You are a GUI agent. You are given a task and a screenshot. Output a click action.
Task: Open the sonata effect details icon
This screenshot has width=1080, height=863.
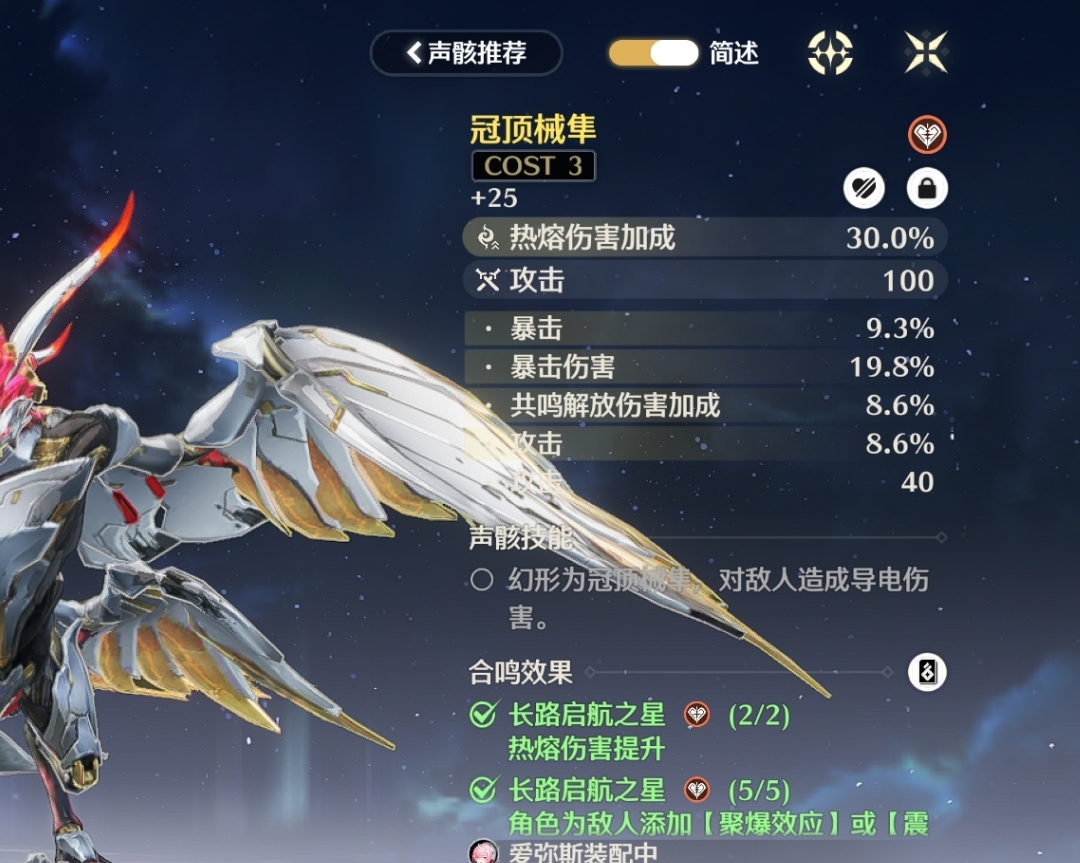click(x=927, y=672)
